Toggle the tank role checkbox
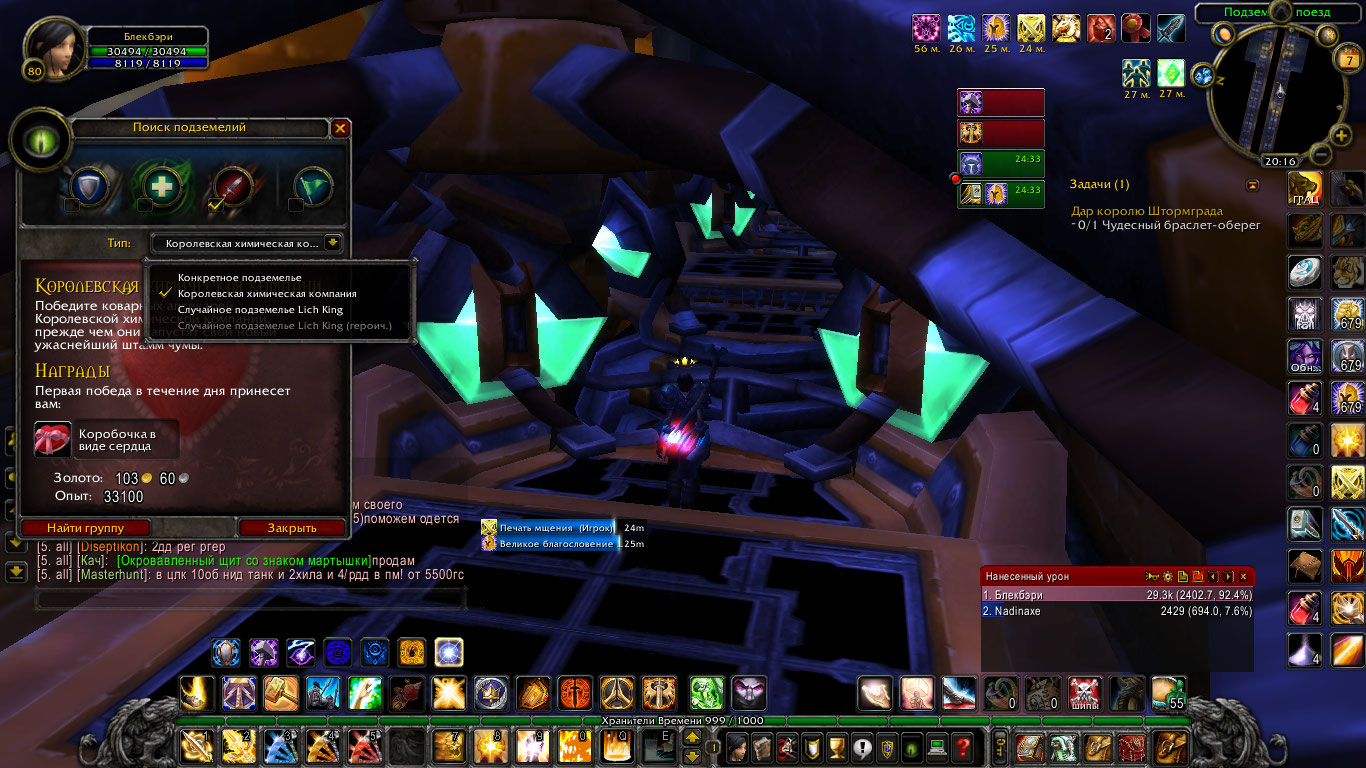Image resolution: width=1366 pixels, height=768 pixels. click(72, 205)
